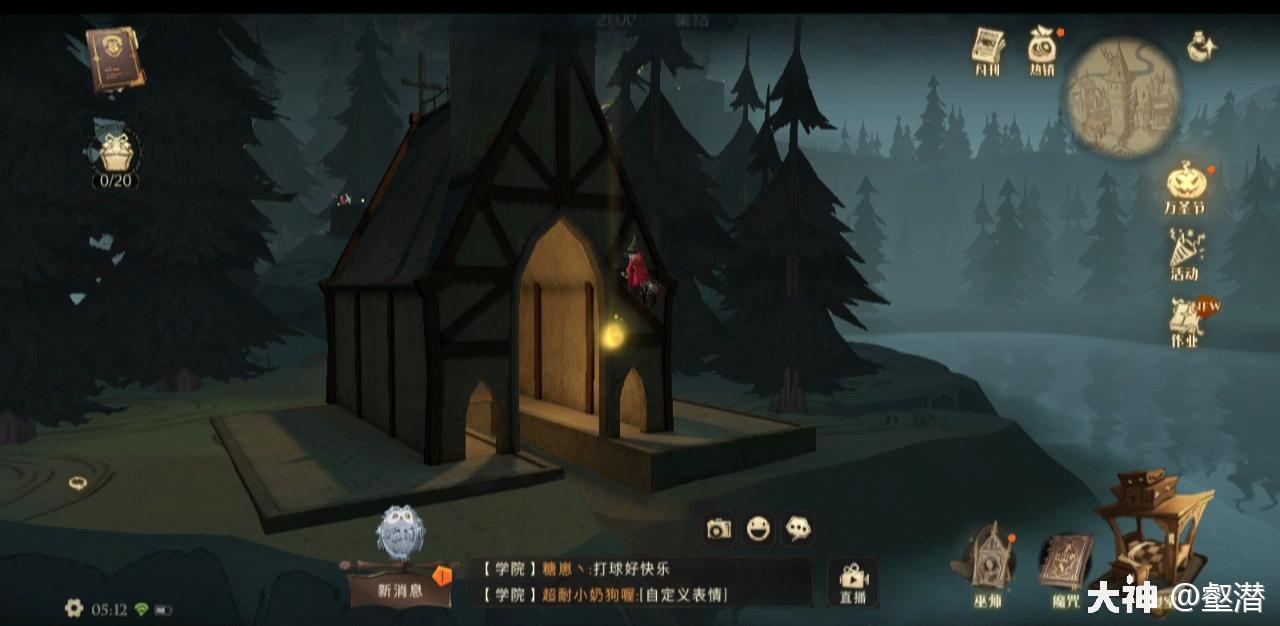Screen dimensions: 1280x626
Task: Open the camera photo mode
Action: click(719, 529)
